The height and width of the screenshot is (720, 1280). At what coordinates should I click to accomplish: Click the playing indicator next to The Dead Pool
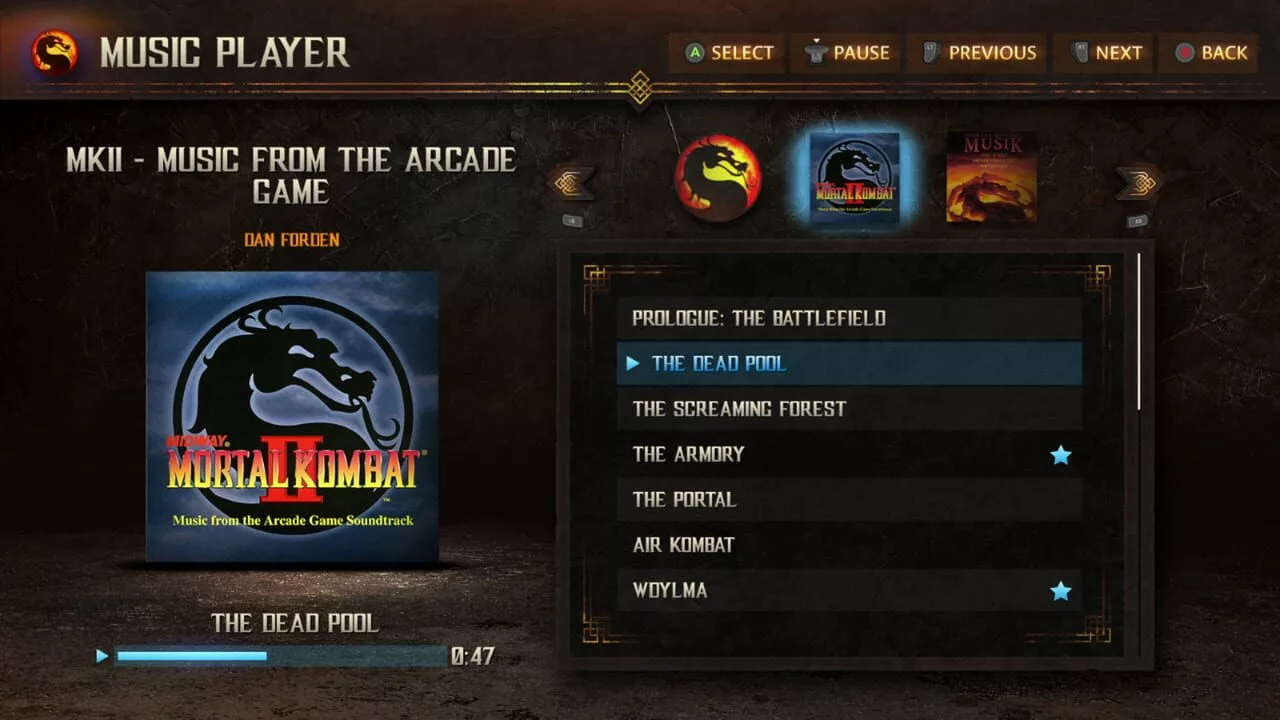click(x=633, y=364)
